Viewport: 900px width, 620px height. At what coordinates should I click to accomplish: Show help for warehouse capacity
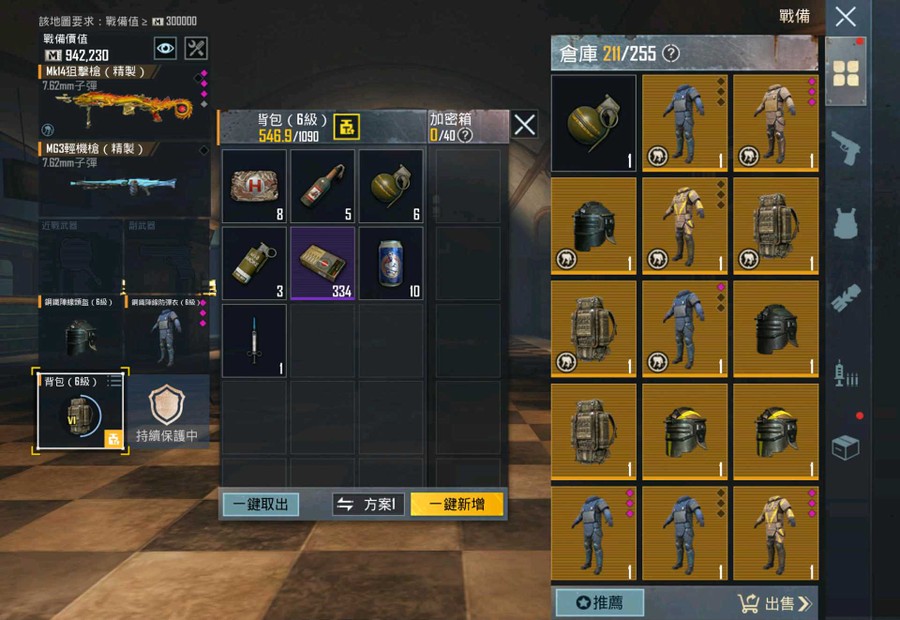pos(671,53)
